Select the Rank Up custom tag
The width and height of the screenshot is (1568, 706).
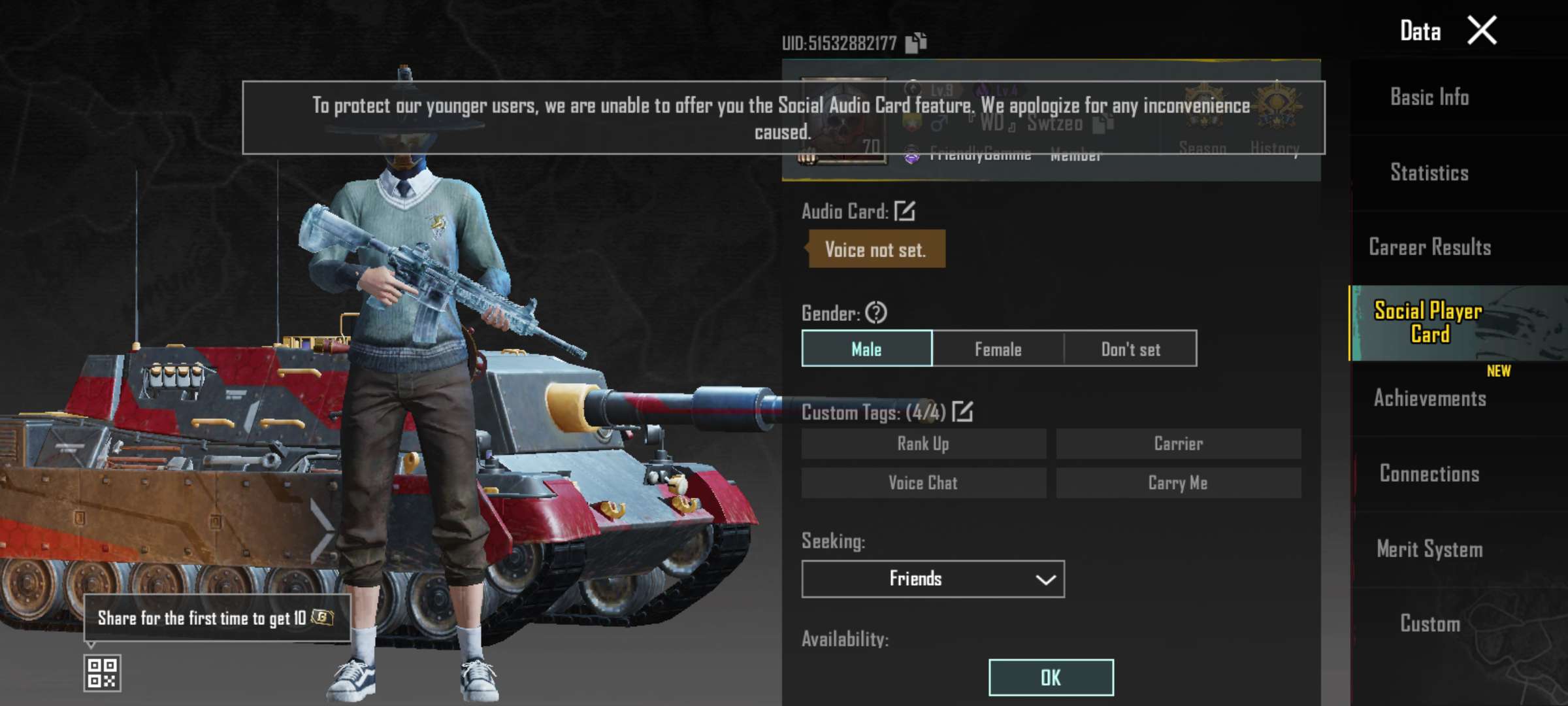pyautogui.click(x=924, y=444)
